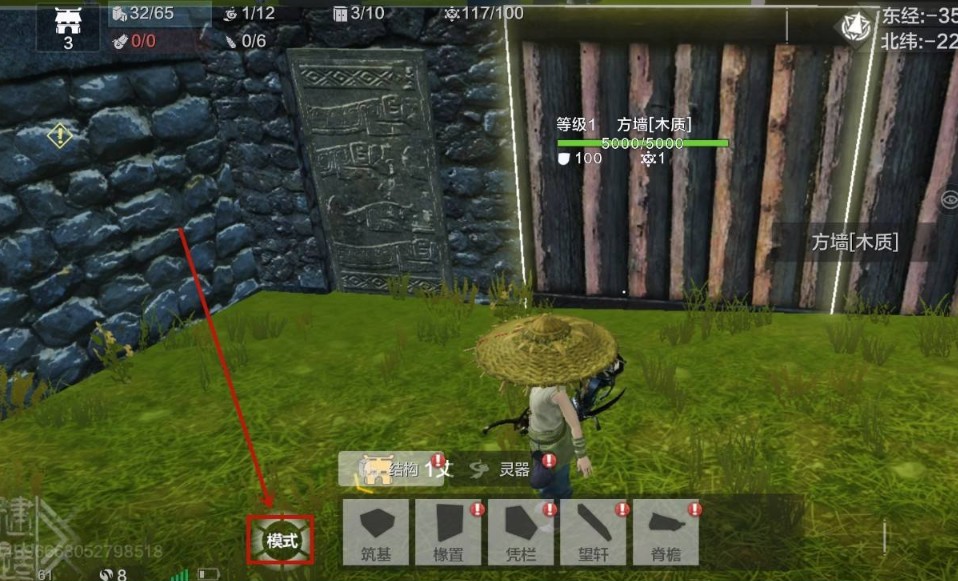The width and height of the screenshot is (958, 581).
Task: Switch to the 结构 structure tab
Action: pyautogui.click(x=392, y=468)
